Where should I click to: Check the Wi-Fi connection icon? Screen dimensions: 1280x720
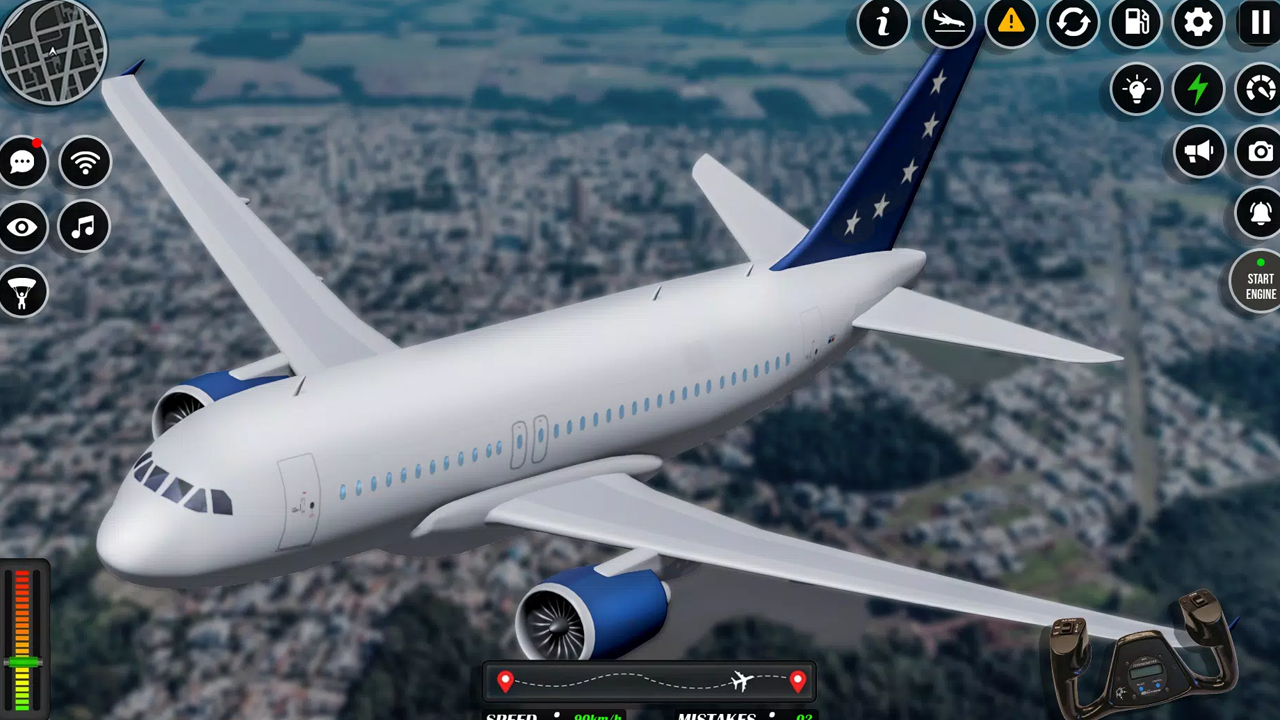84,161
